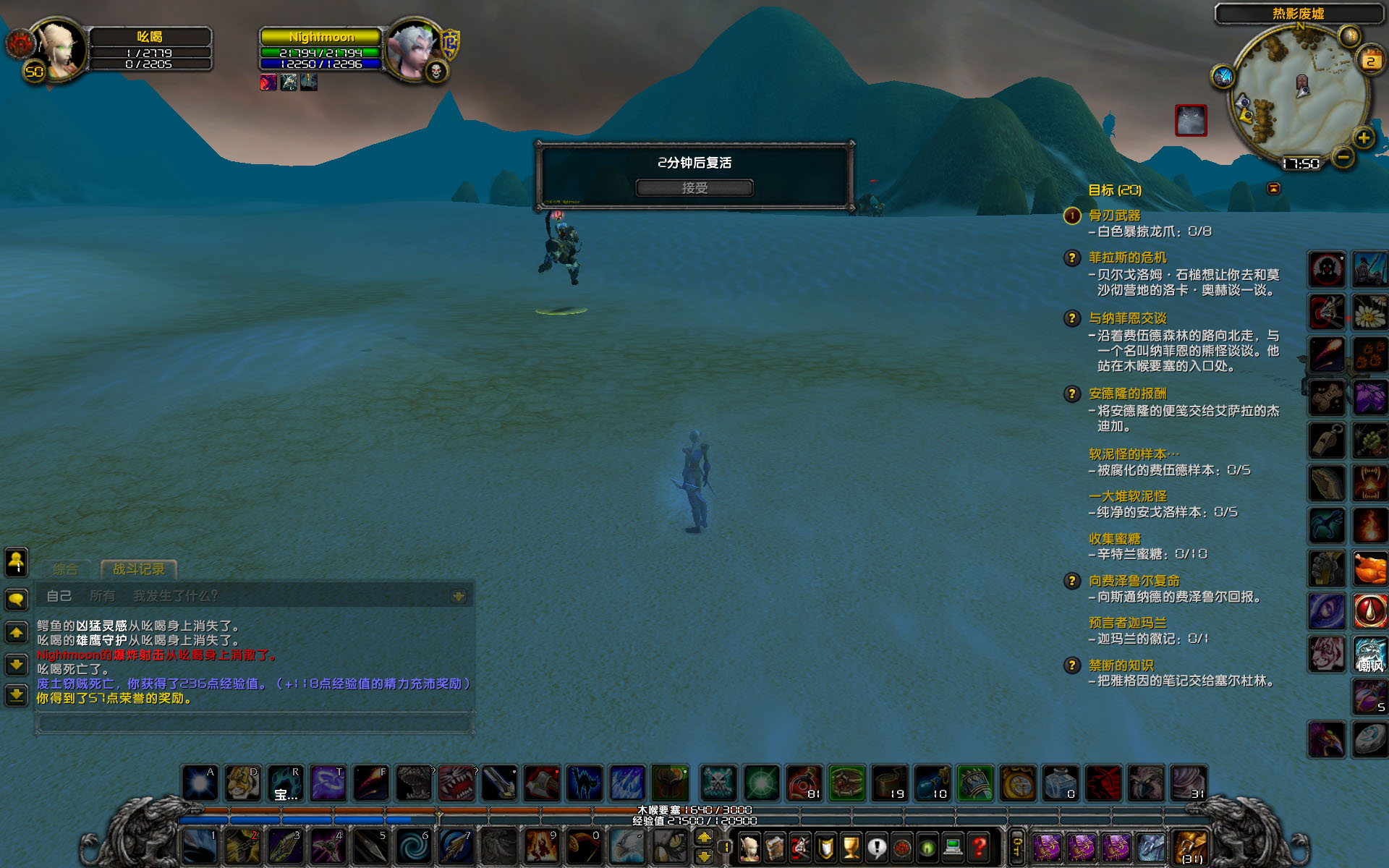Zoom in the minimap with plus button
This screenshot has width=1389, height=868.
1363,137
